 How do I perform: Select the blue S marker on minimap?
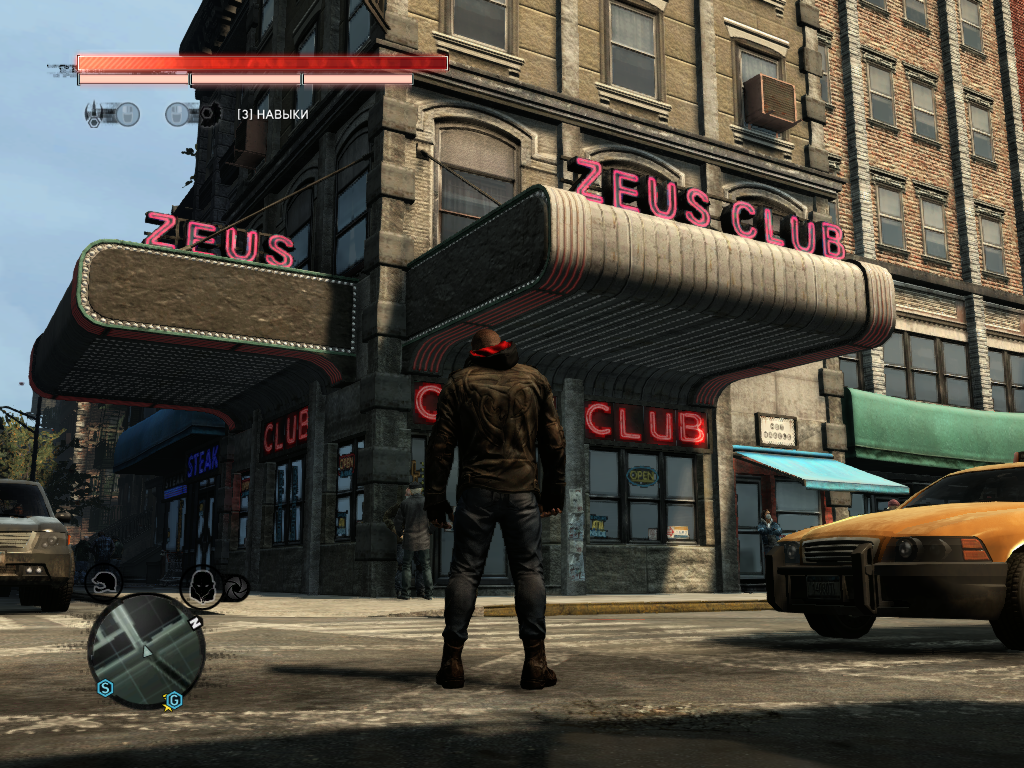(104, 687)
